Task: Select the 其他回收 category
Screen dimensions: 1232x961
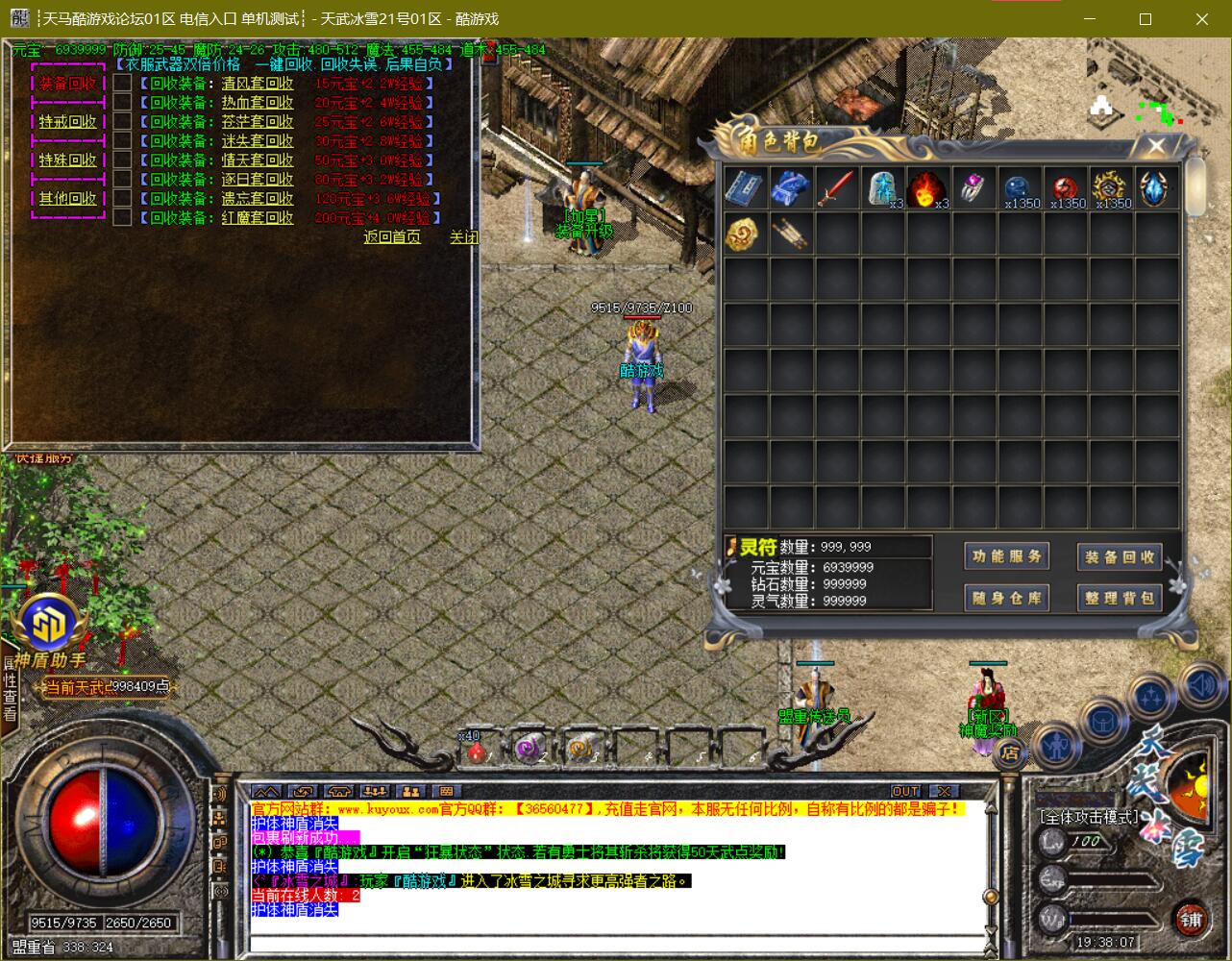Action: click(67, 199)
